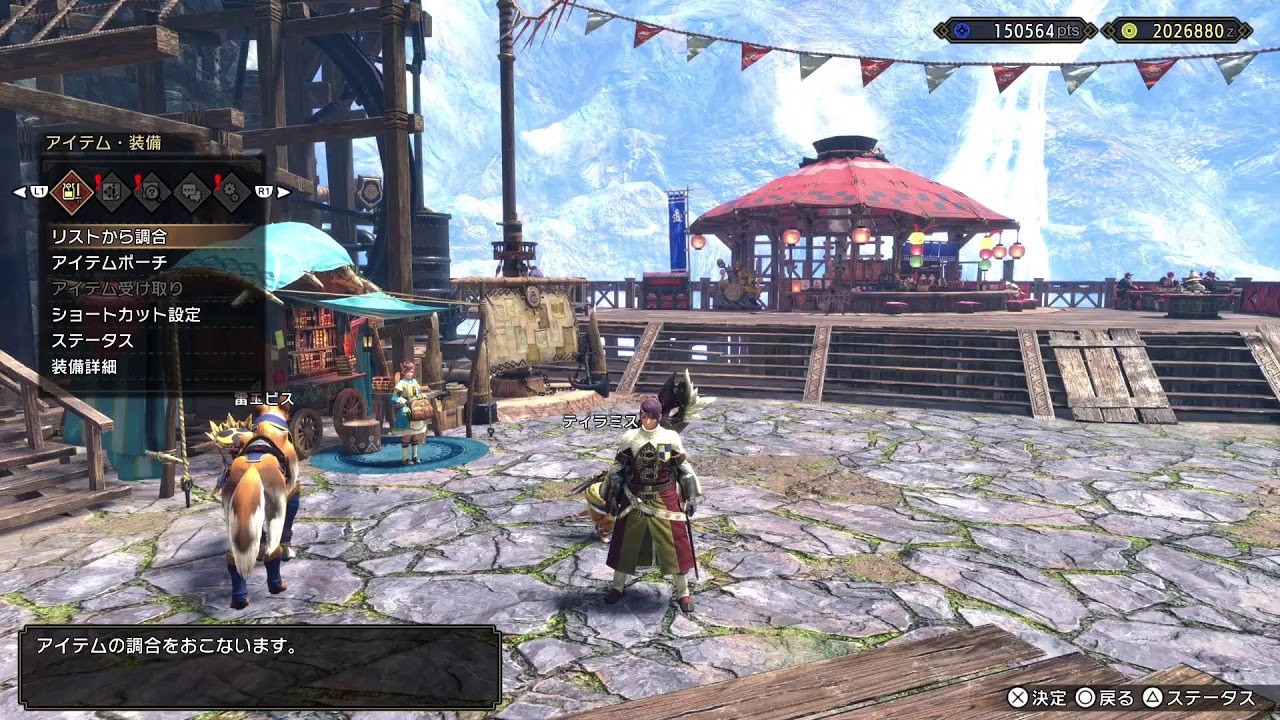Viewport: 1280px width, 720px height.
Task: Switch to the quest info tab
Action: click(112, 191)
